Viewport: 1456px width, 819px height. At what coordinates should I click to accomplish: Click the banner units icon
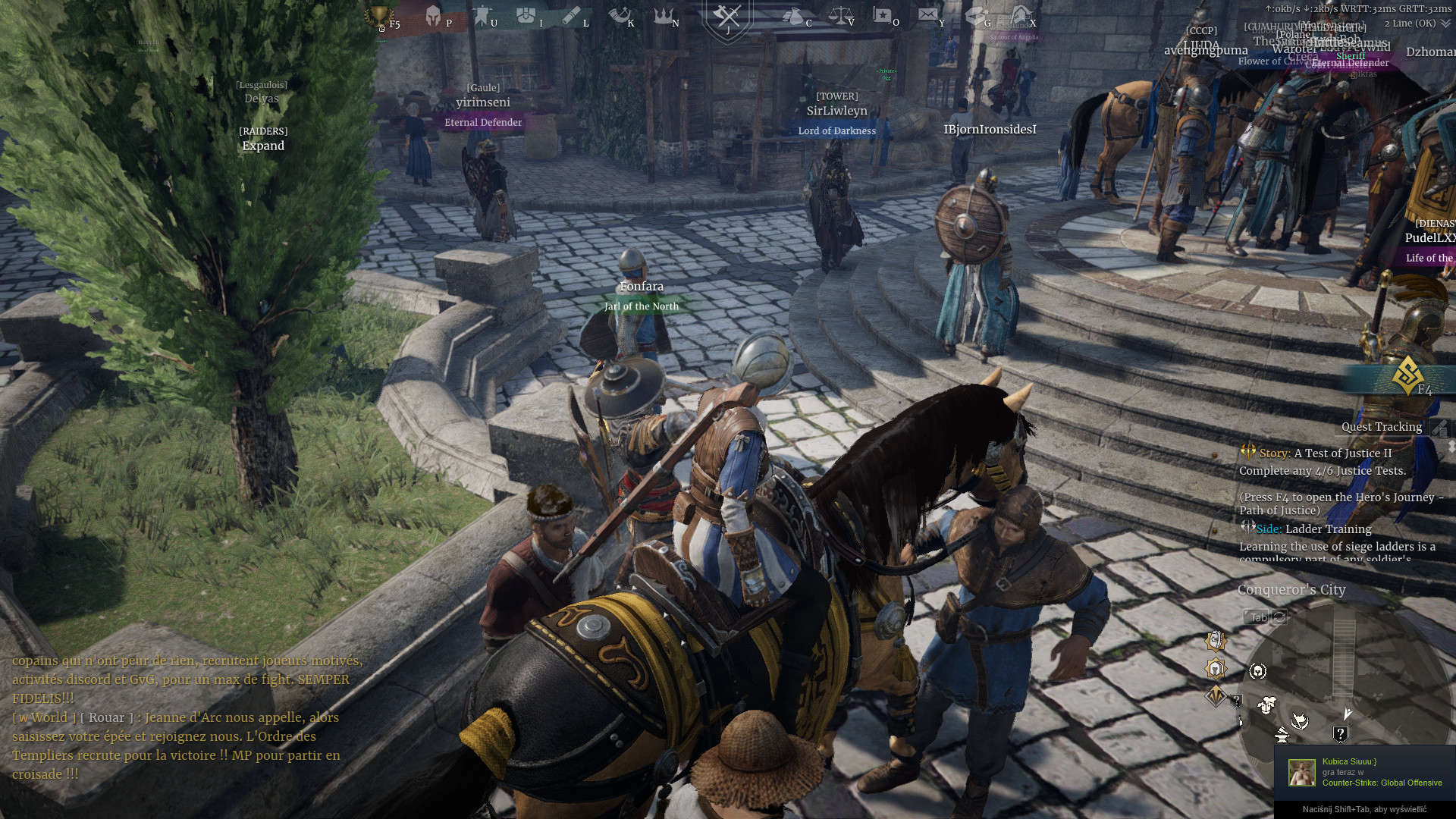pyautogui.click(x=482, y=16)
